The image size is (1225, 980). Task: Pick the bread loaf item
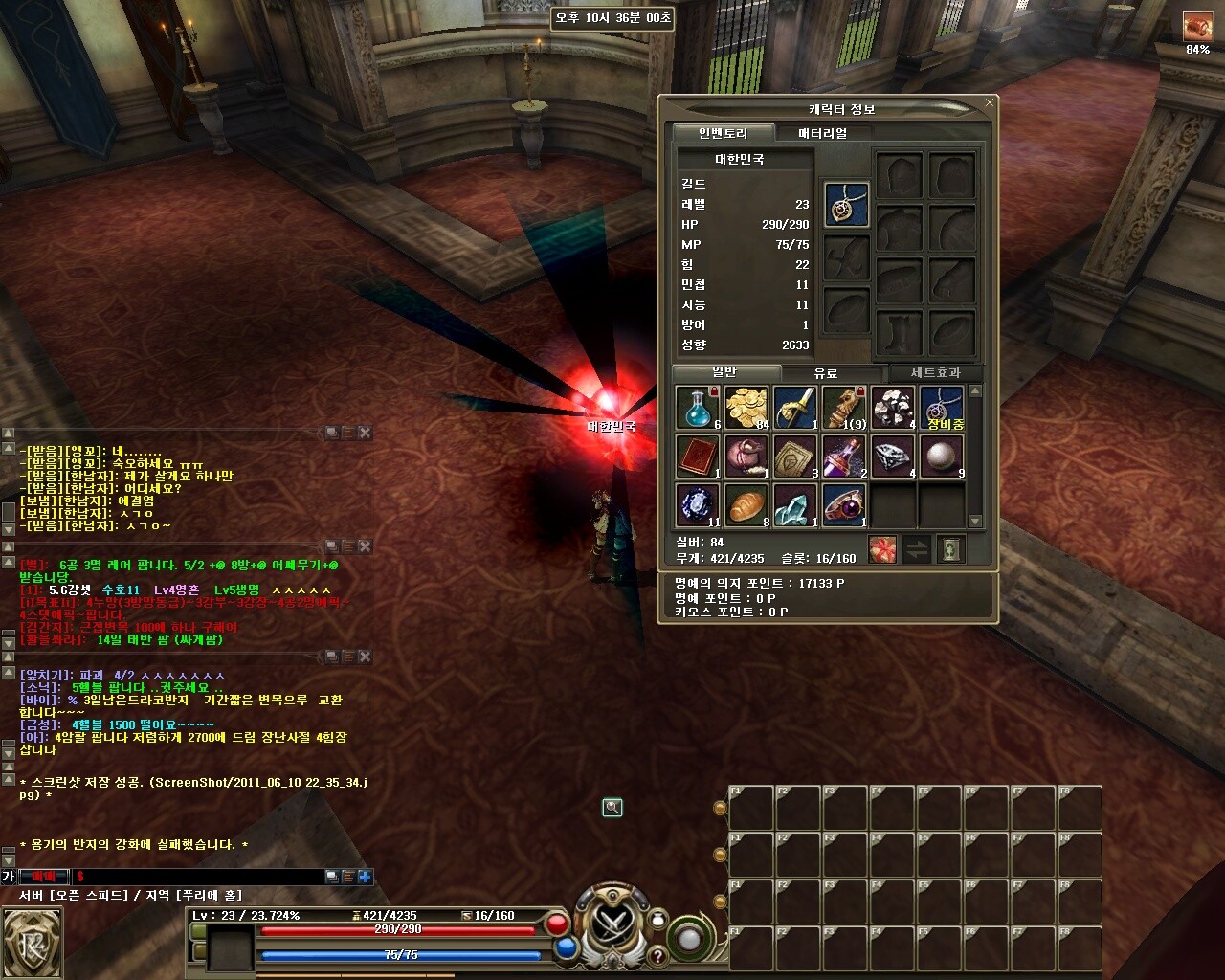[x=746, y=505]
